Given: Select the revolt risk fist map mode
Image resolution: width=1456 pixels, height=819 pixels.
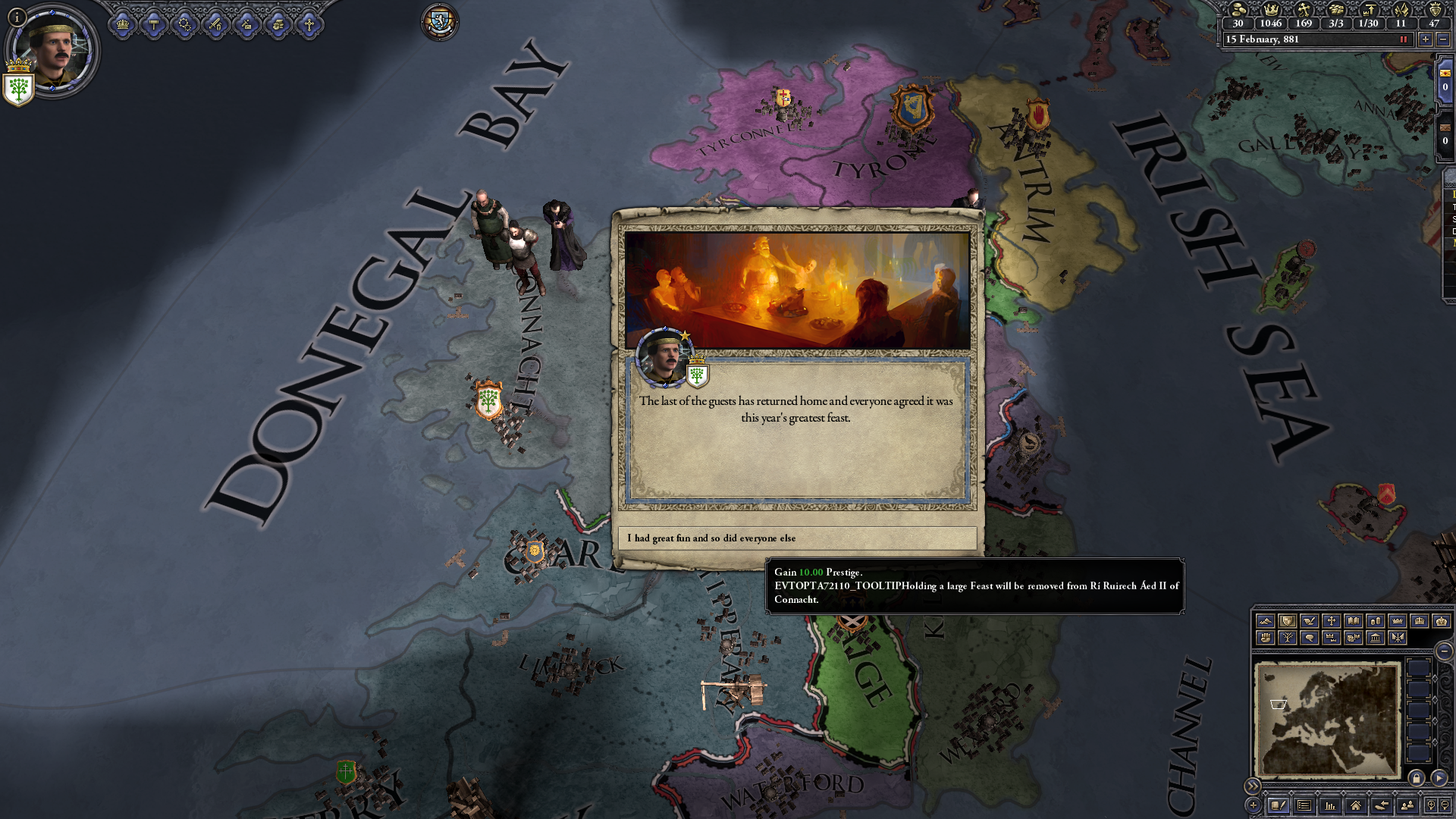Looking at the screenshot, I should point(1266,638).
